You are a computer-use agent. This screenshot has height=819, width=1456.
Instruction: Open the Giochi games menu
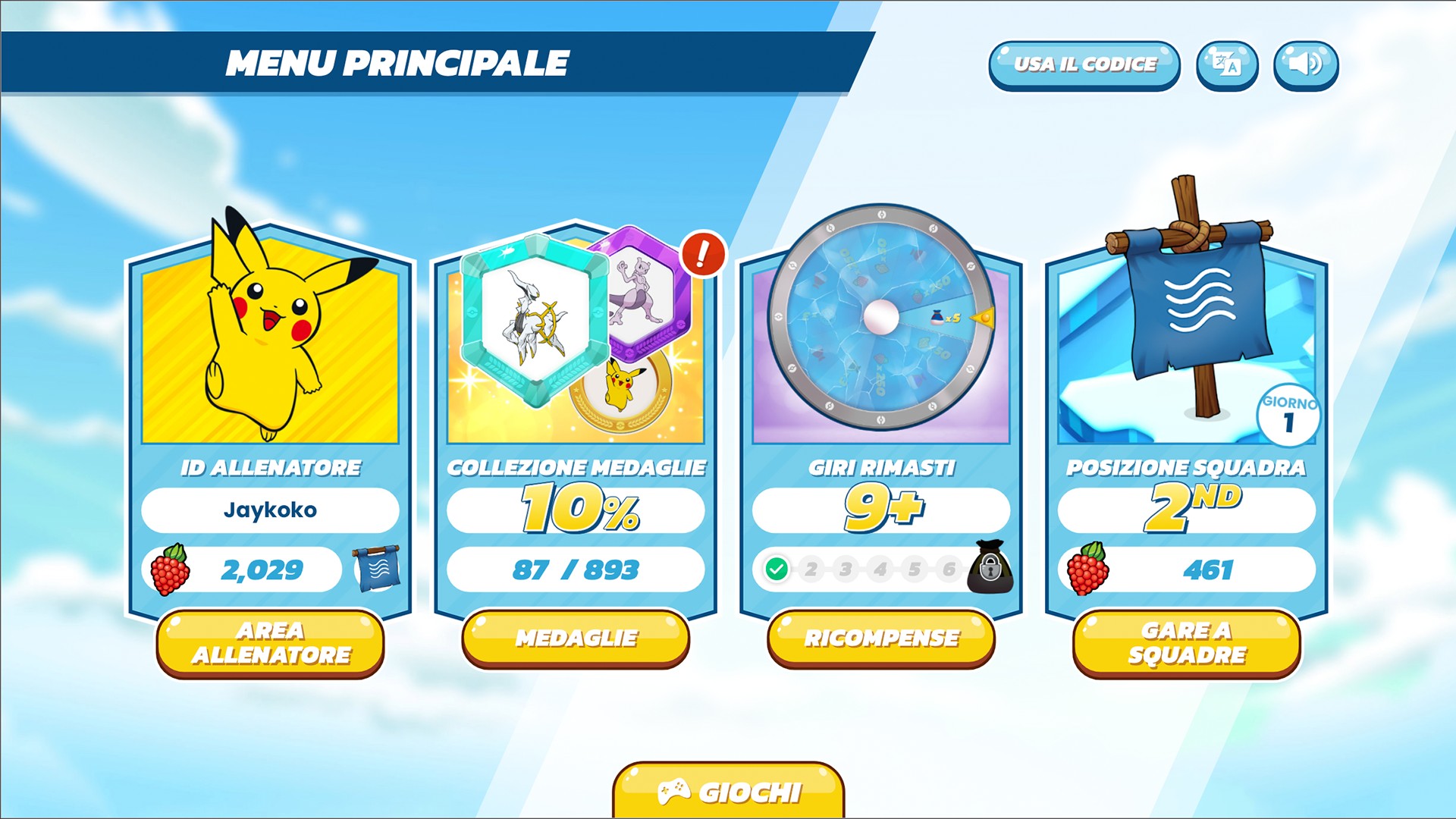(x=728, y=792)
